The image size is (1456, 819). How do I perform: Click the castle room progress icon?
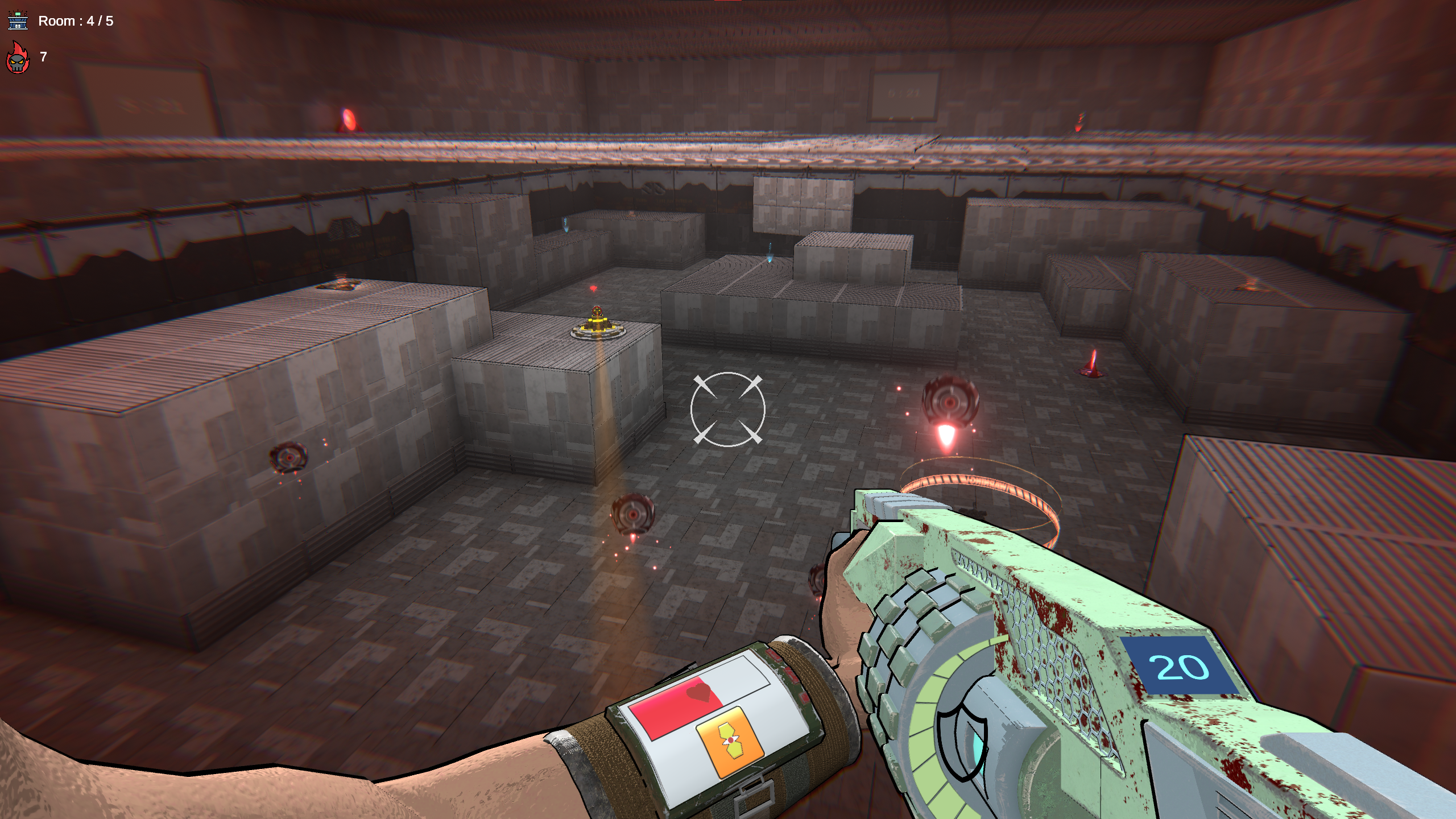coord(18,20)
